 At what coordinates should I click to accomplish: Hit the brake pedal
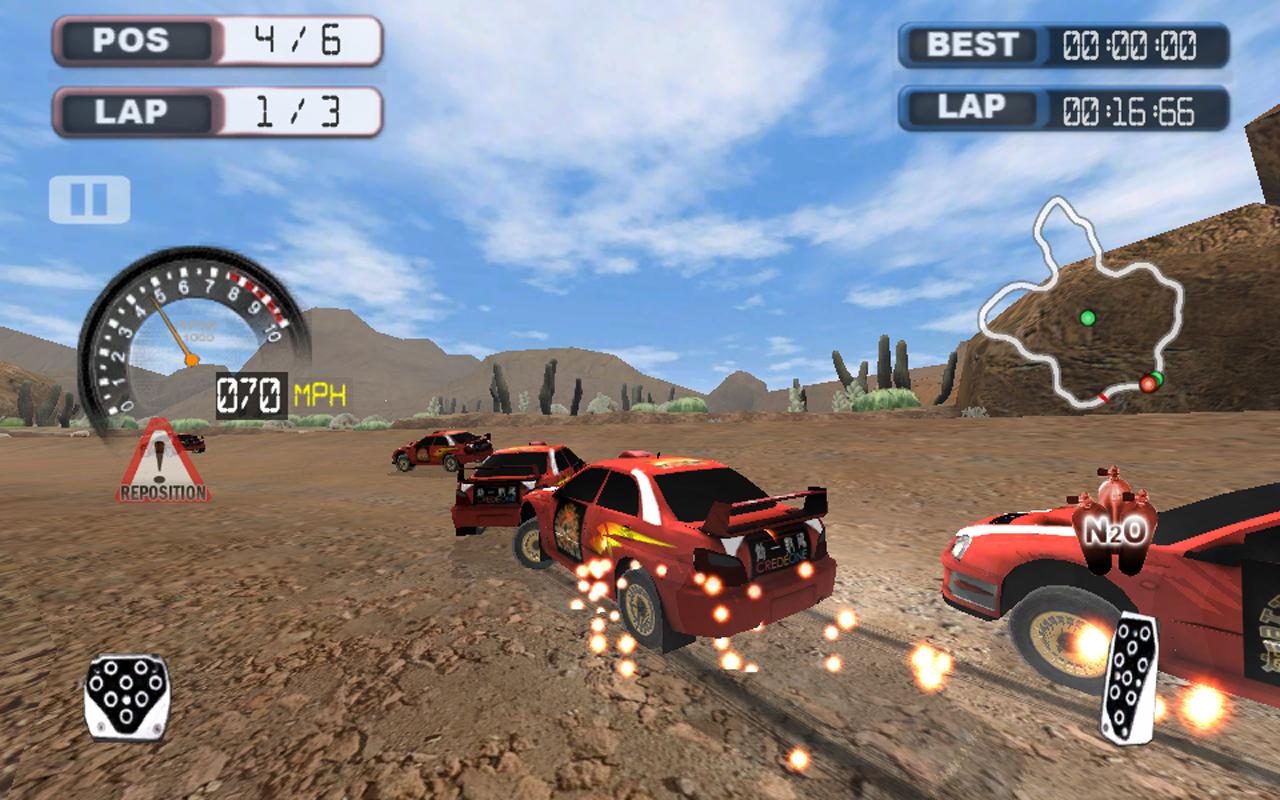click(x=126, y=696)
